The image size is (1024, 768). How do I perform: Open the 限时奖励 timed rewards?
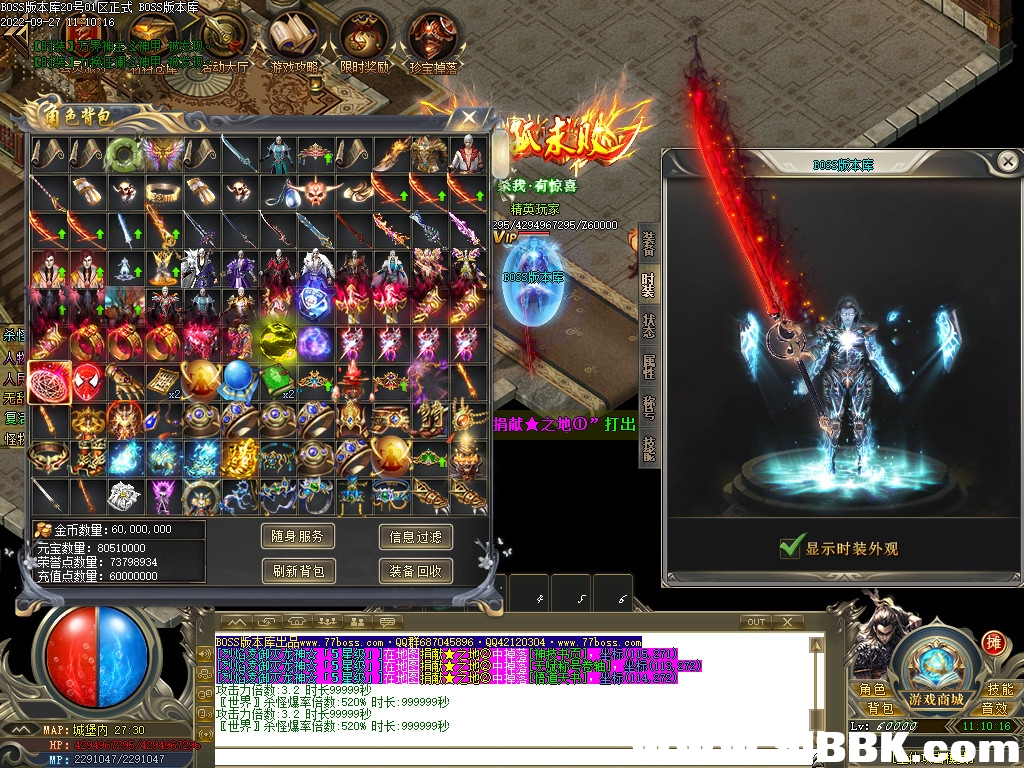[x=364, y=45]
